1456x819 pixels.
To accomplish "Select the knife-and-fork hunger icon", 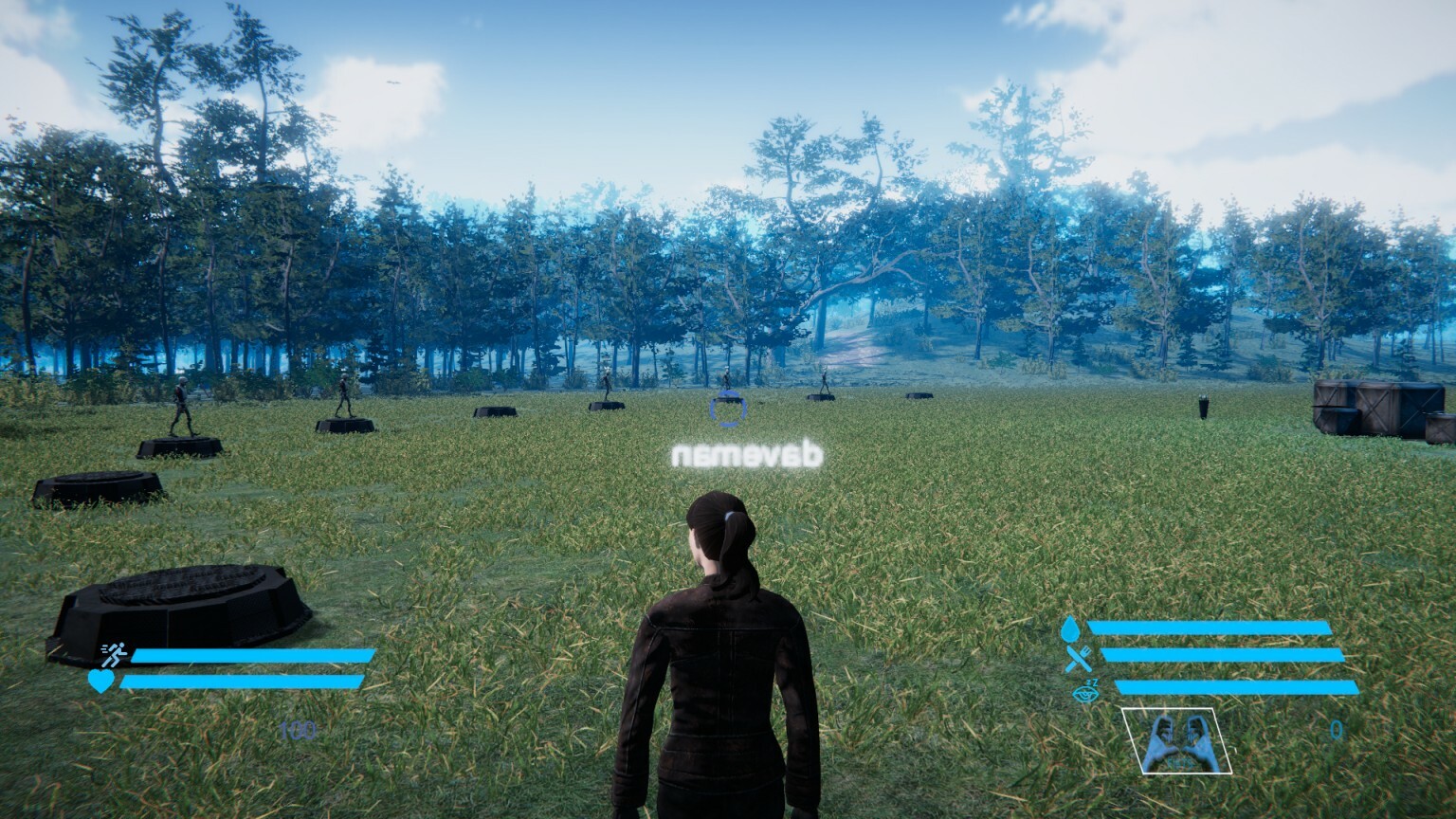I will 1077,658.
